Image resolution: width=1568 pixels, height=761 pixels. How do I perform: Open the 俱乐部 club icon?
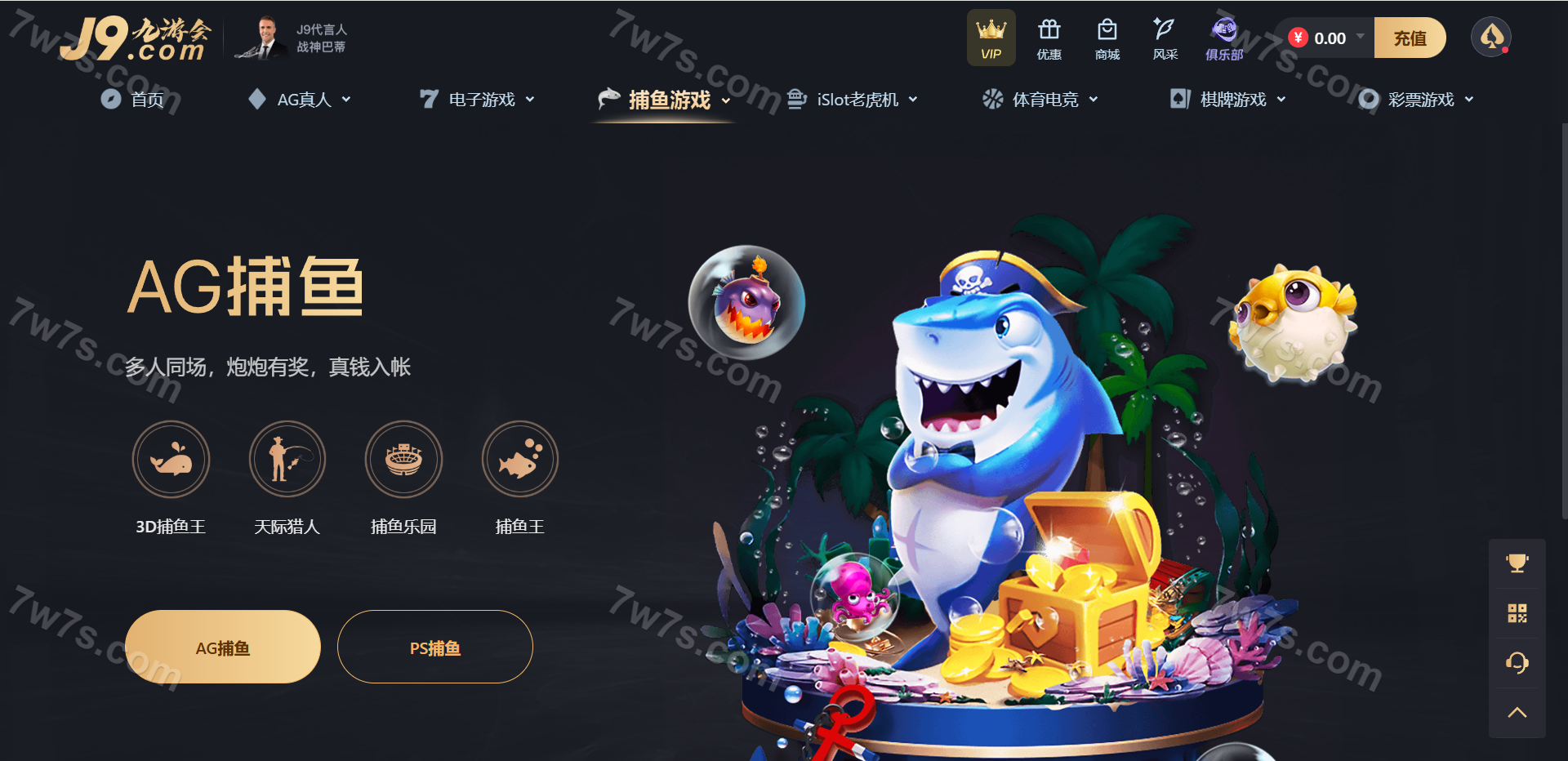[1224, 38]
